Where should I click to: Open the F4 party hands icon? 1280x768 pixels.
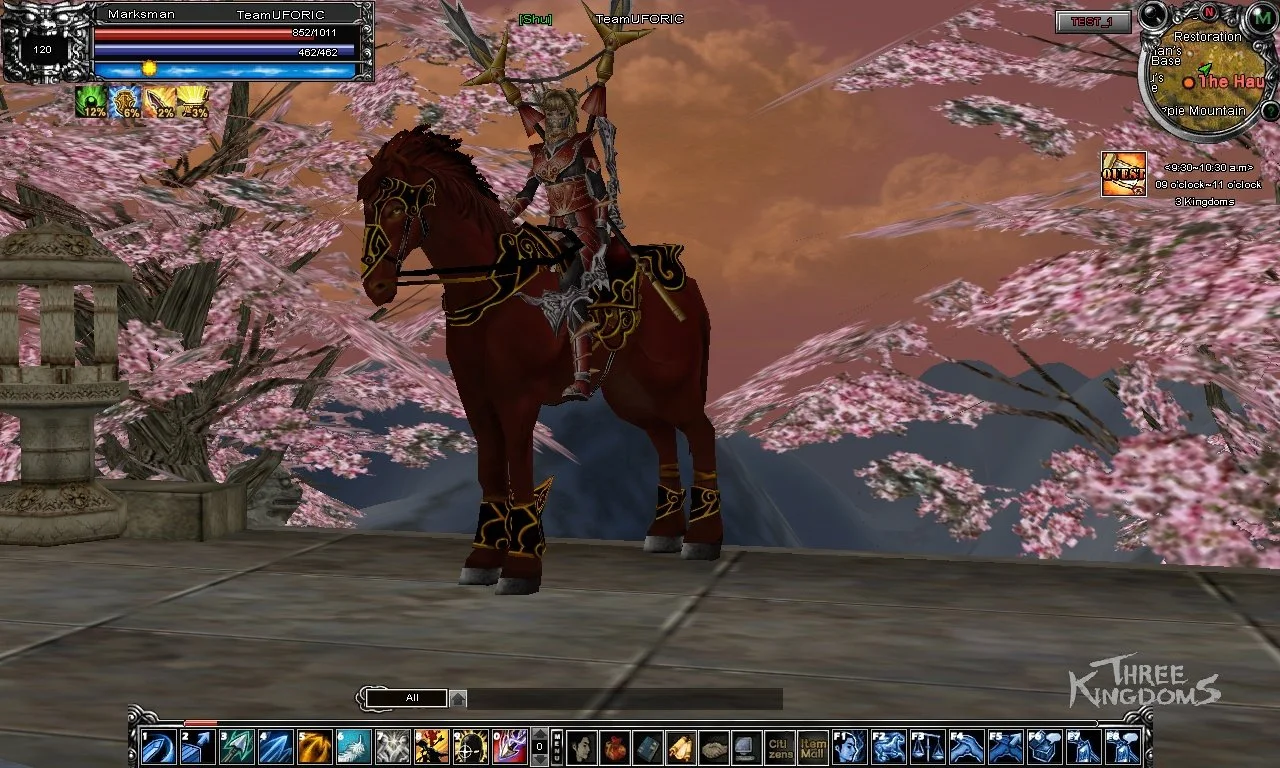(x=968, y=748)
